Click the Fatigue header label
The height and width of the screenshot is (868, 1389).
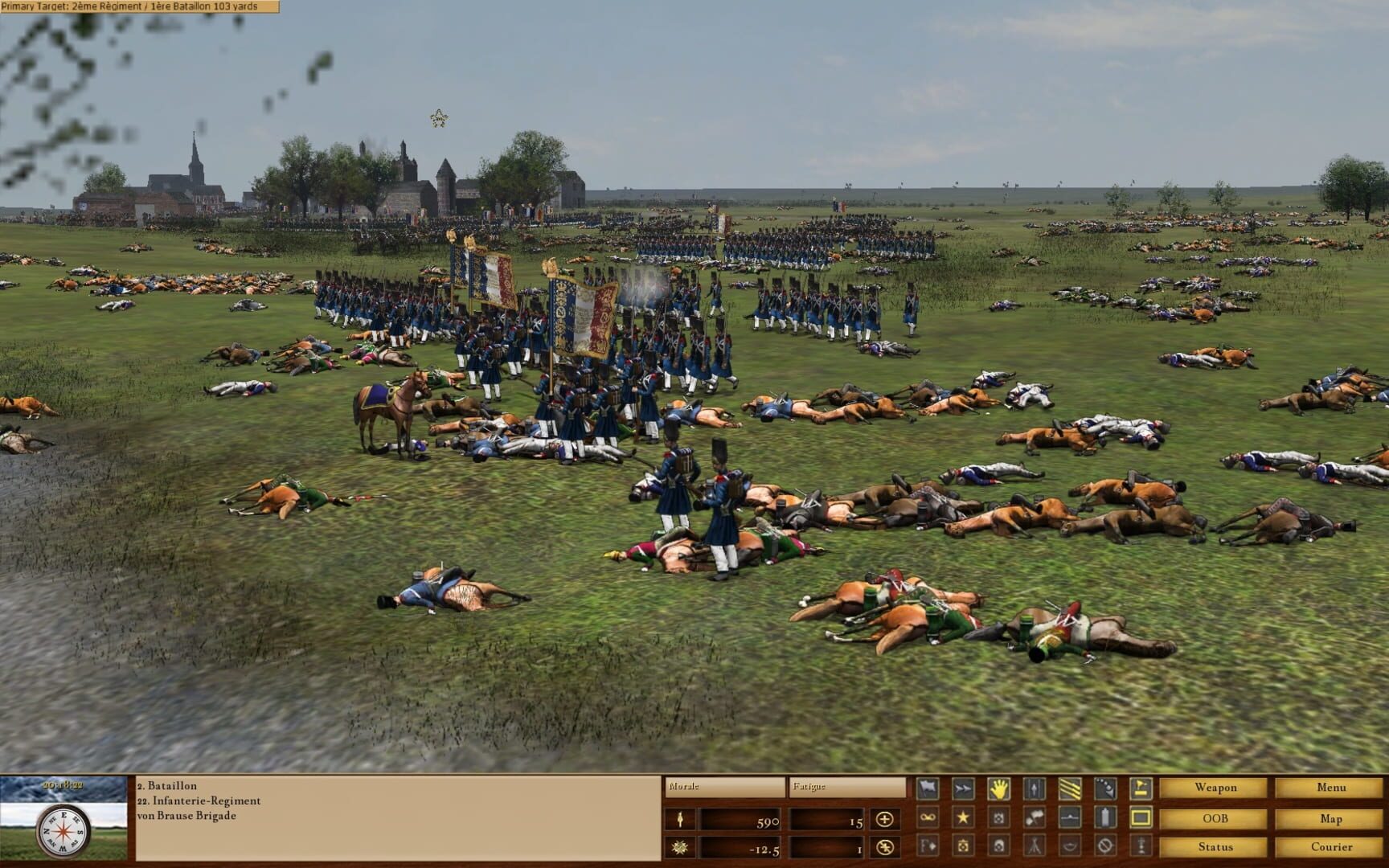click(809, 786)
